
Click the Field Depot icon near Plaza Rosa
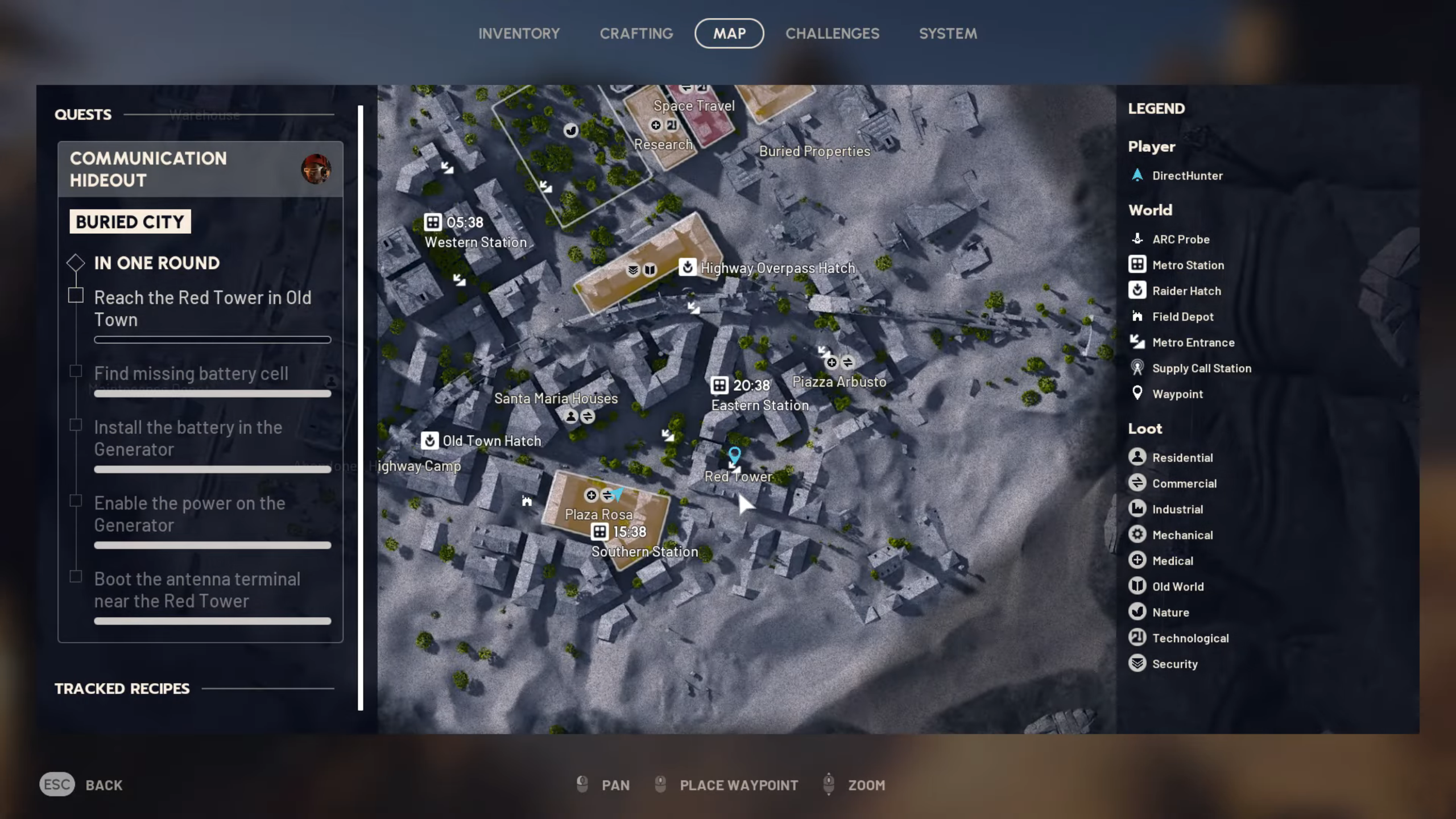(x=526, y=501)
